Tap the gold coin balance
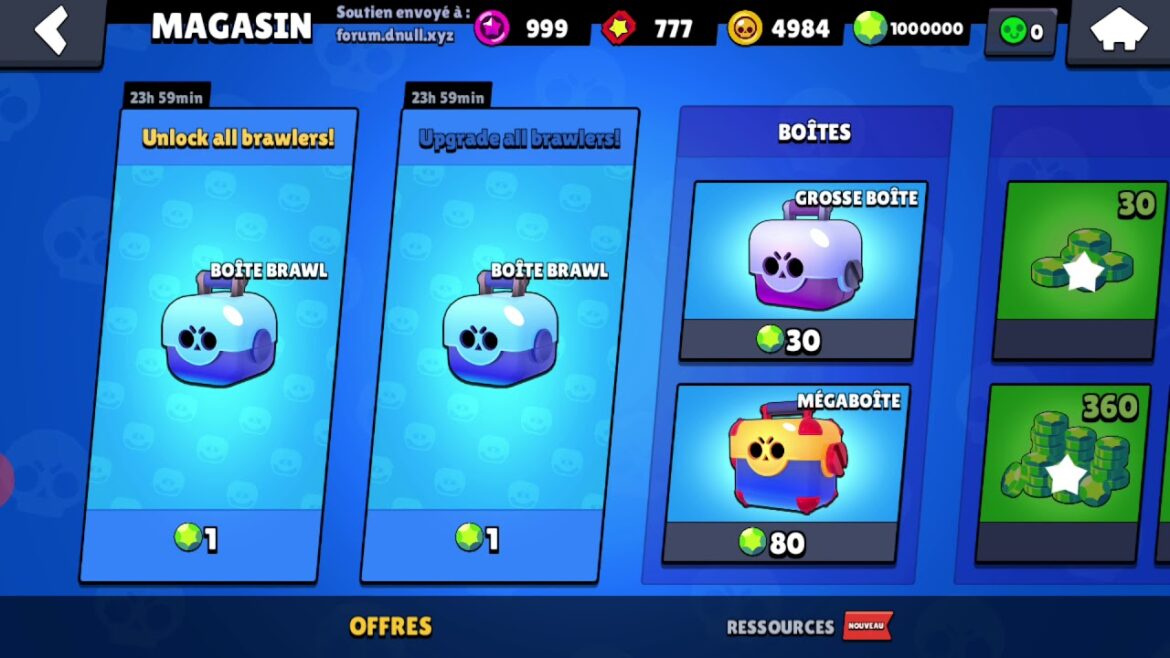Viewport: 1170px width, 658px height. coord(780,29)
